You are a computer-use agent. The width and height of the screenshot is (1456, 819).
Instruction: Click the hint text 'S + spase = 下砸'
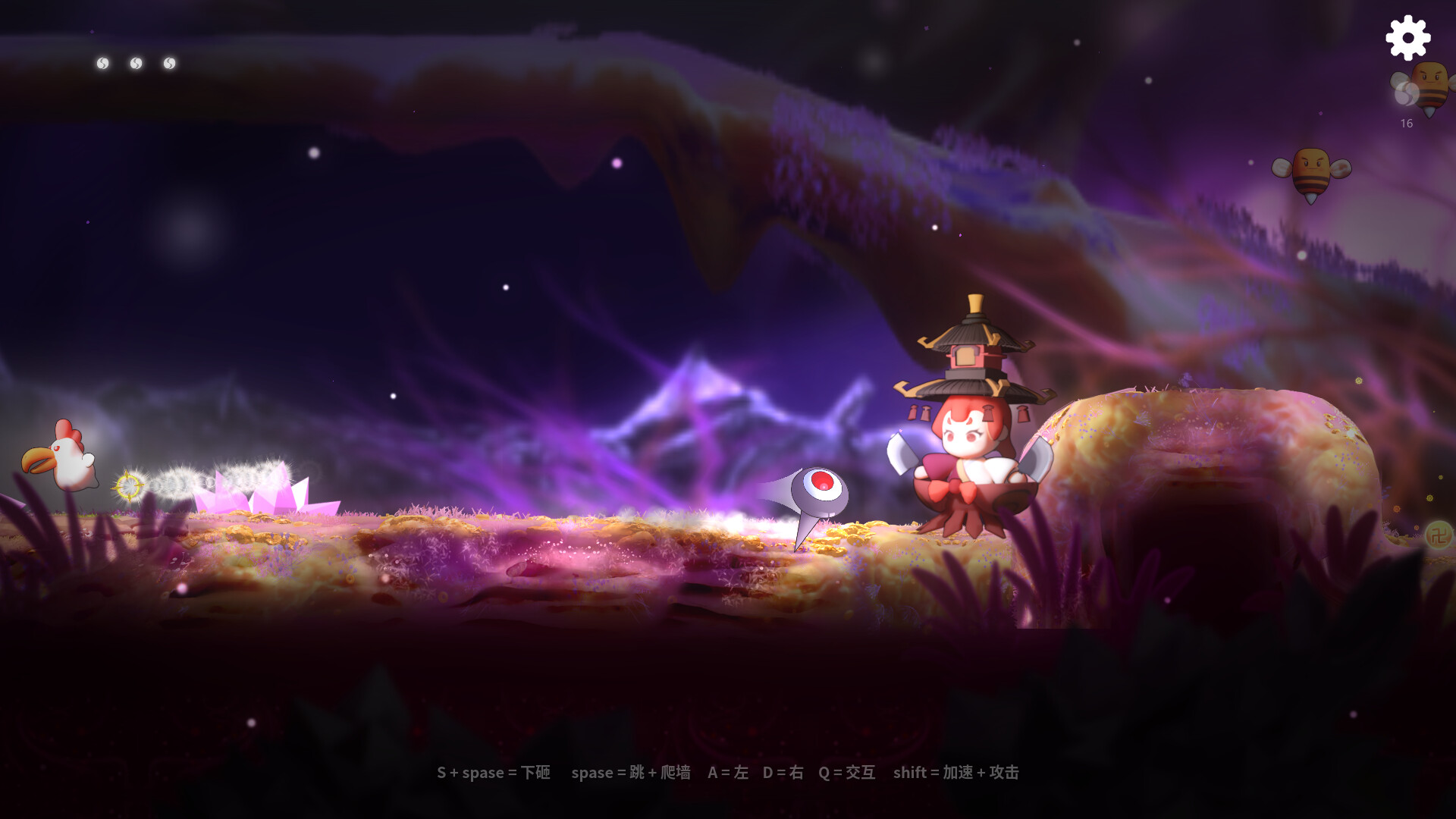tap(494, 773)
